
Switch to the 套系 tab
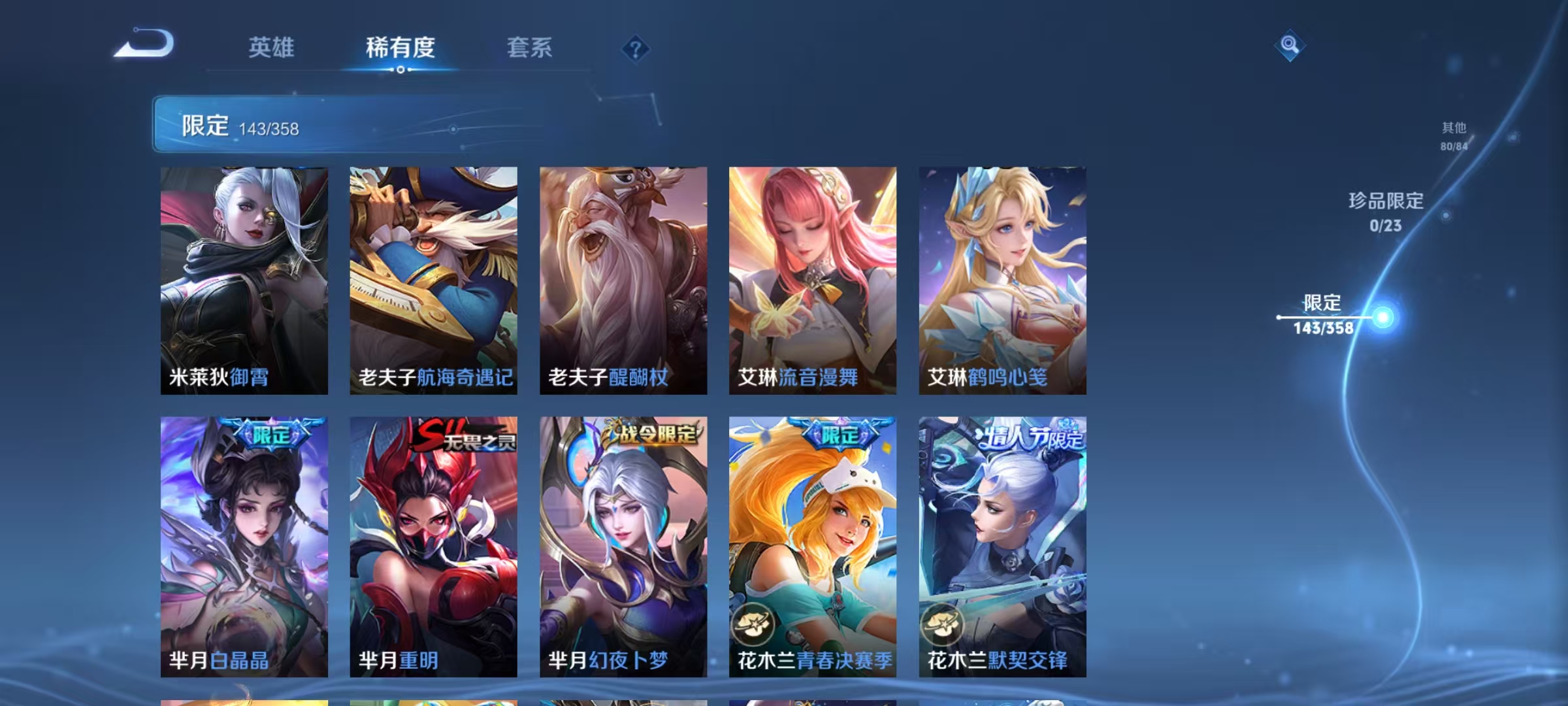530,47
